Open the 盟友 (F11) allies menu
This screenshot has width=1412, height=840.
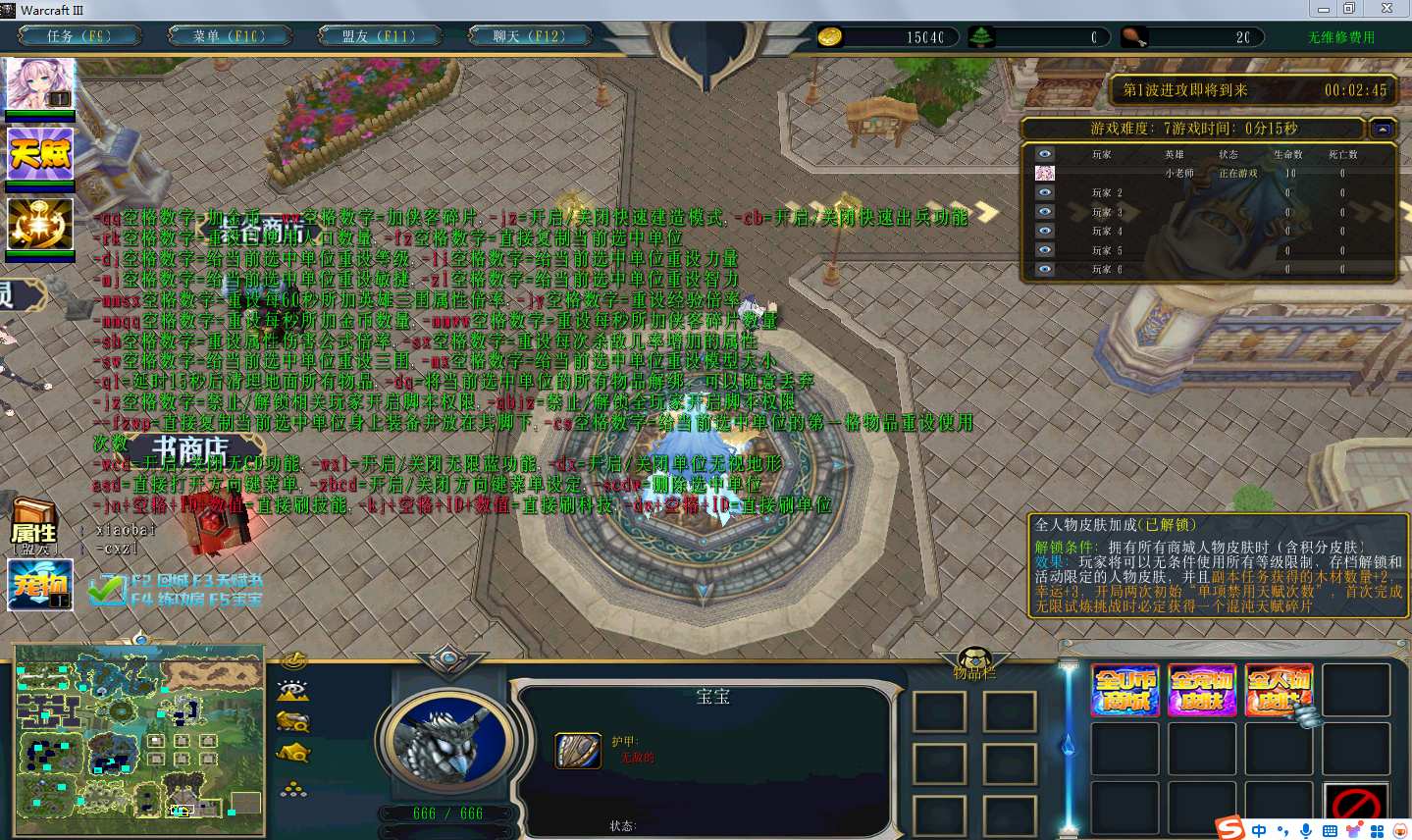pyautogui.click(x=378, y=36)
